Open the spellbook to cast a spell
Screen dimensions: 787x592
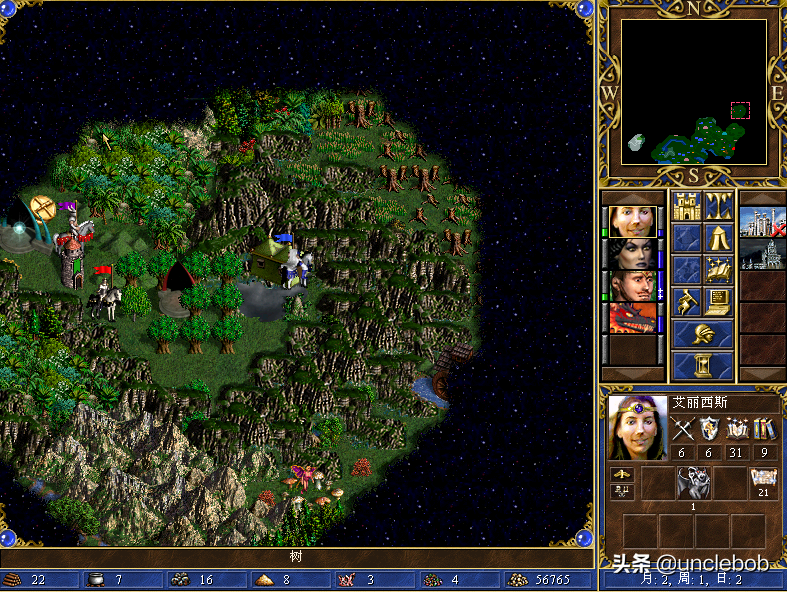(719, 270)
